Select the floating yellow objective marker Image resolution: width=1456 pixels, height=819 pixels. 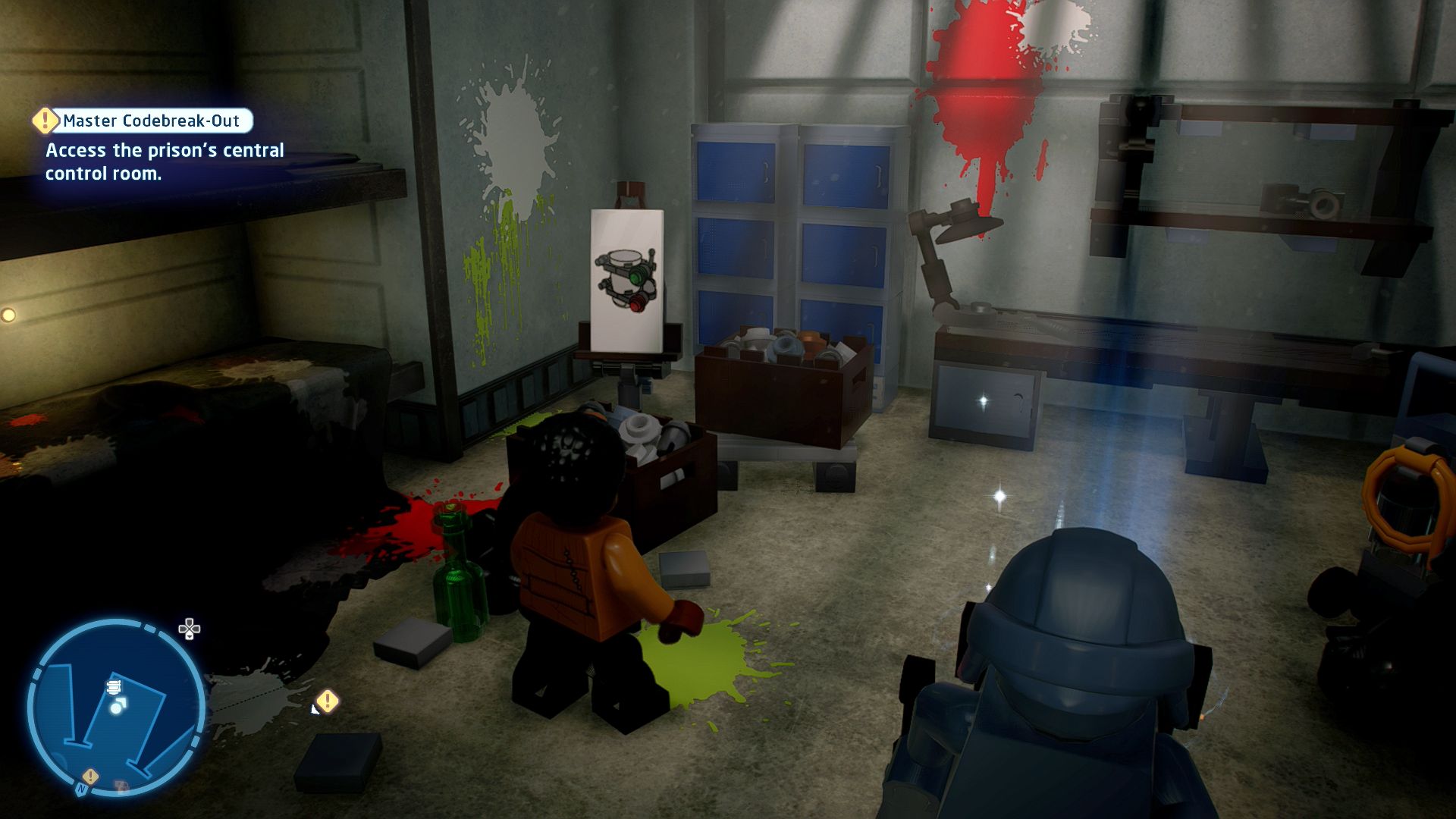(x=328, y=701)
